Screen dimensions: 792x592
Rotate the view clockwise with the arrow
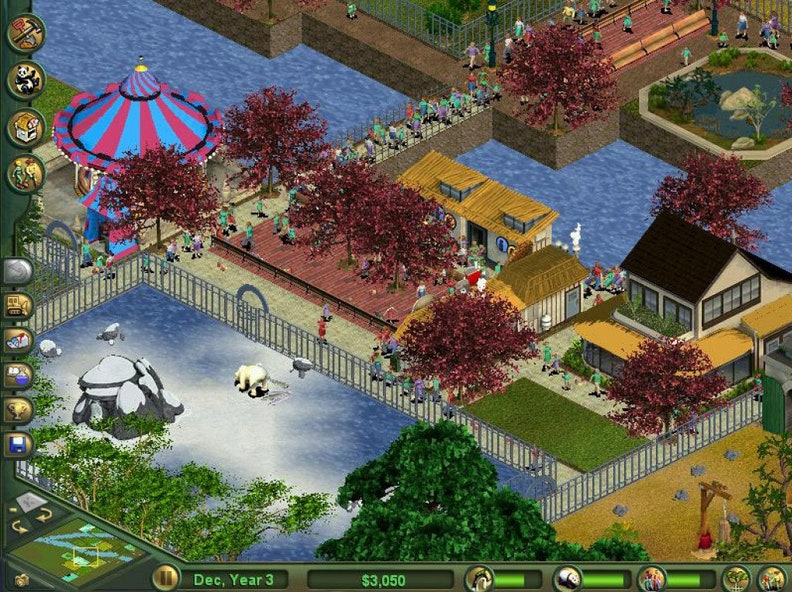tap(44, 514)
